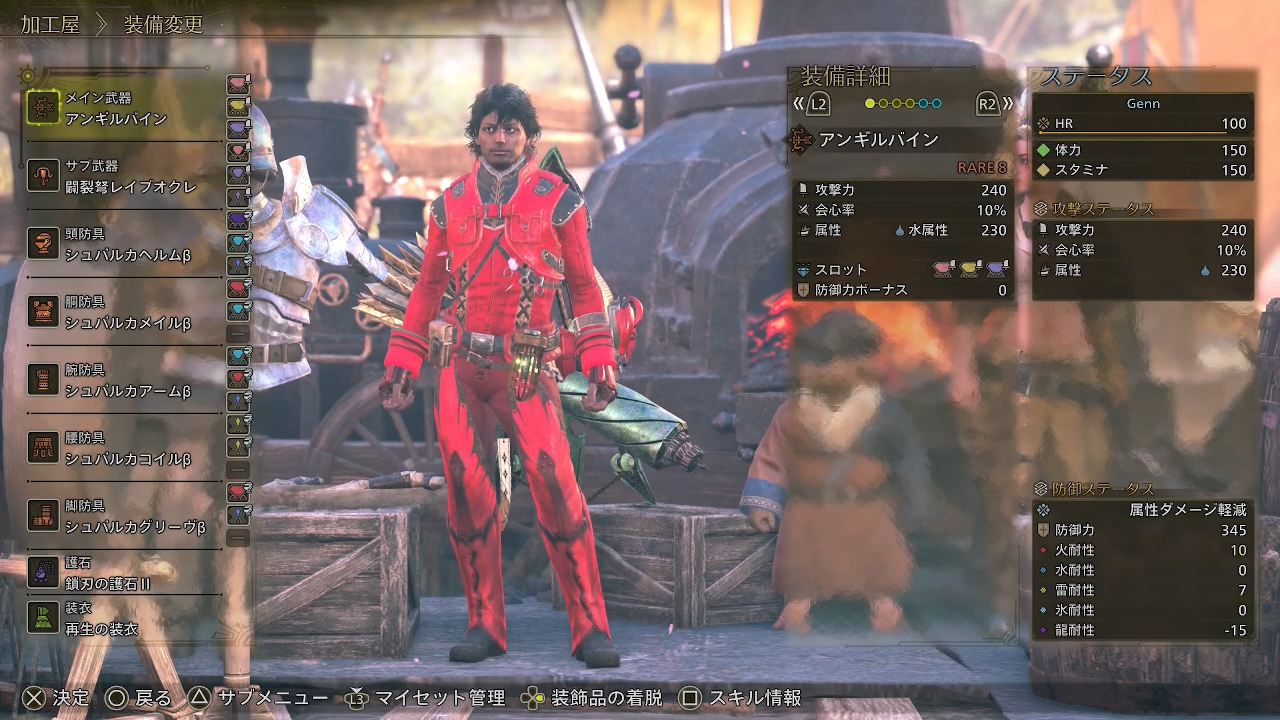Go back to the 加工屋 breadcrumb
Screen dimensions: 1280x720
coord(50,24)
